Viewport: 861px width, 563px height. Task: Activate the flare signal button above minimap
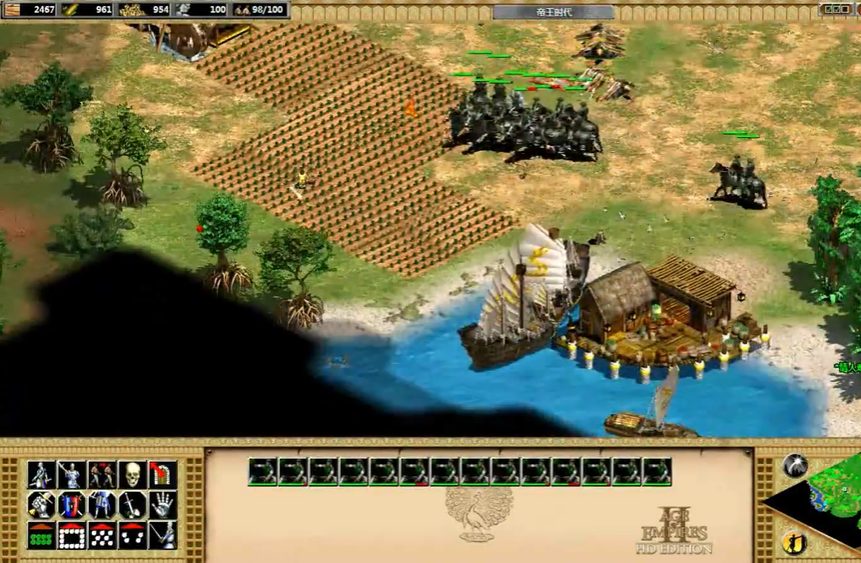point(795,465)
